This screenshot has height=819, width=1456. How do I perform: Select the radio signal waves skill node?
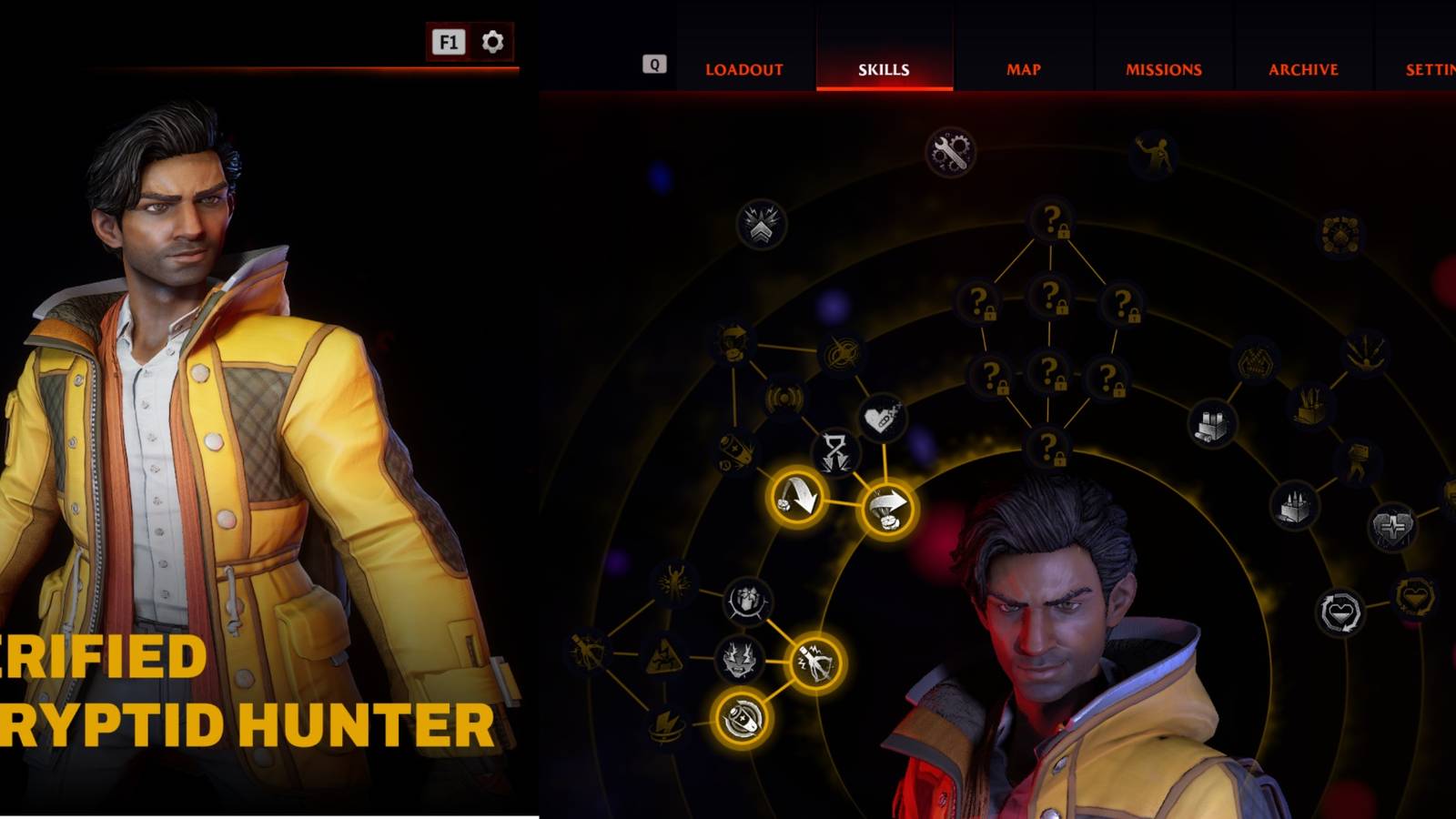pyautogui.click(x=784, y=398)
